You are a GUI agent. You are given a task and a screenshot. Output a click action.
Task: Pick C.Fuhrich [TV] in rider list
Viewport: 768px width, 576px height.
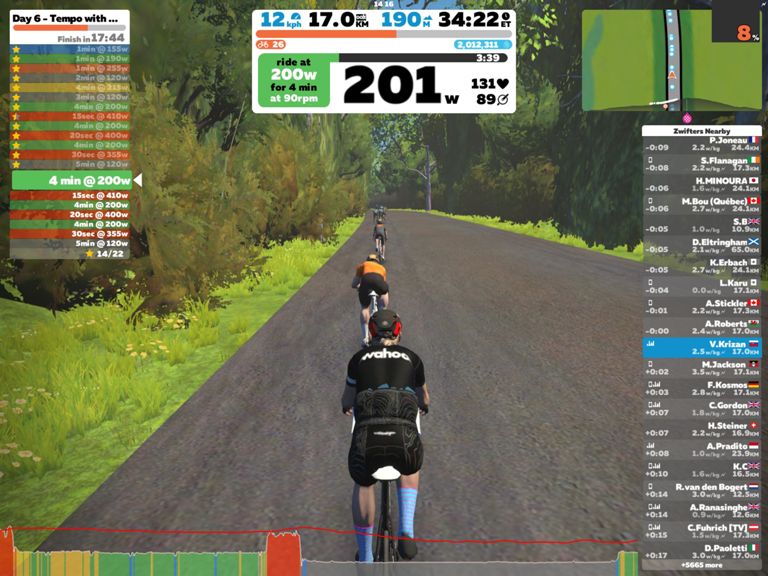[x=702, y=531]
